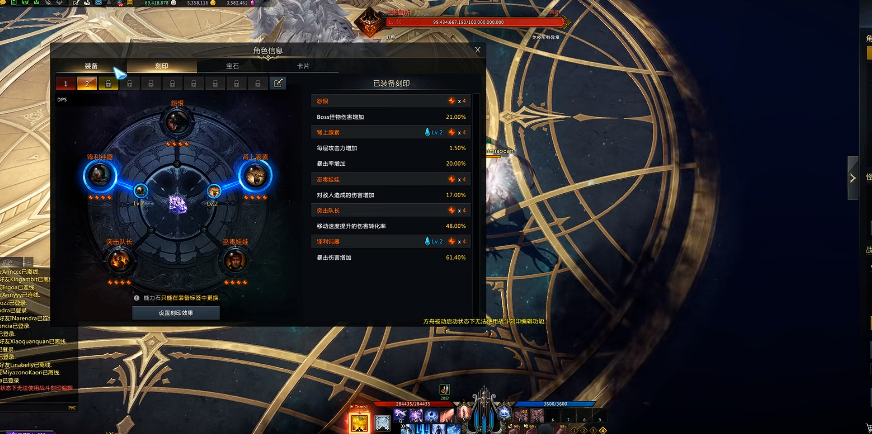The width and height of the screenshot is (872, 434).
Task: Select the 诅咒玩偶 engraving node
Action: pyautogui.click(x=234, y=259)
